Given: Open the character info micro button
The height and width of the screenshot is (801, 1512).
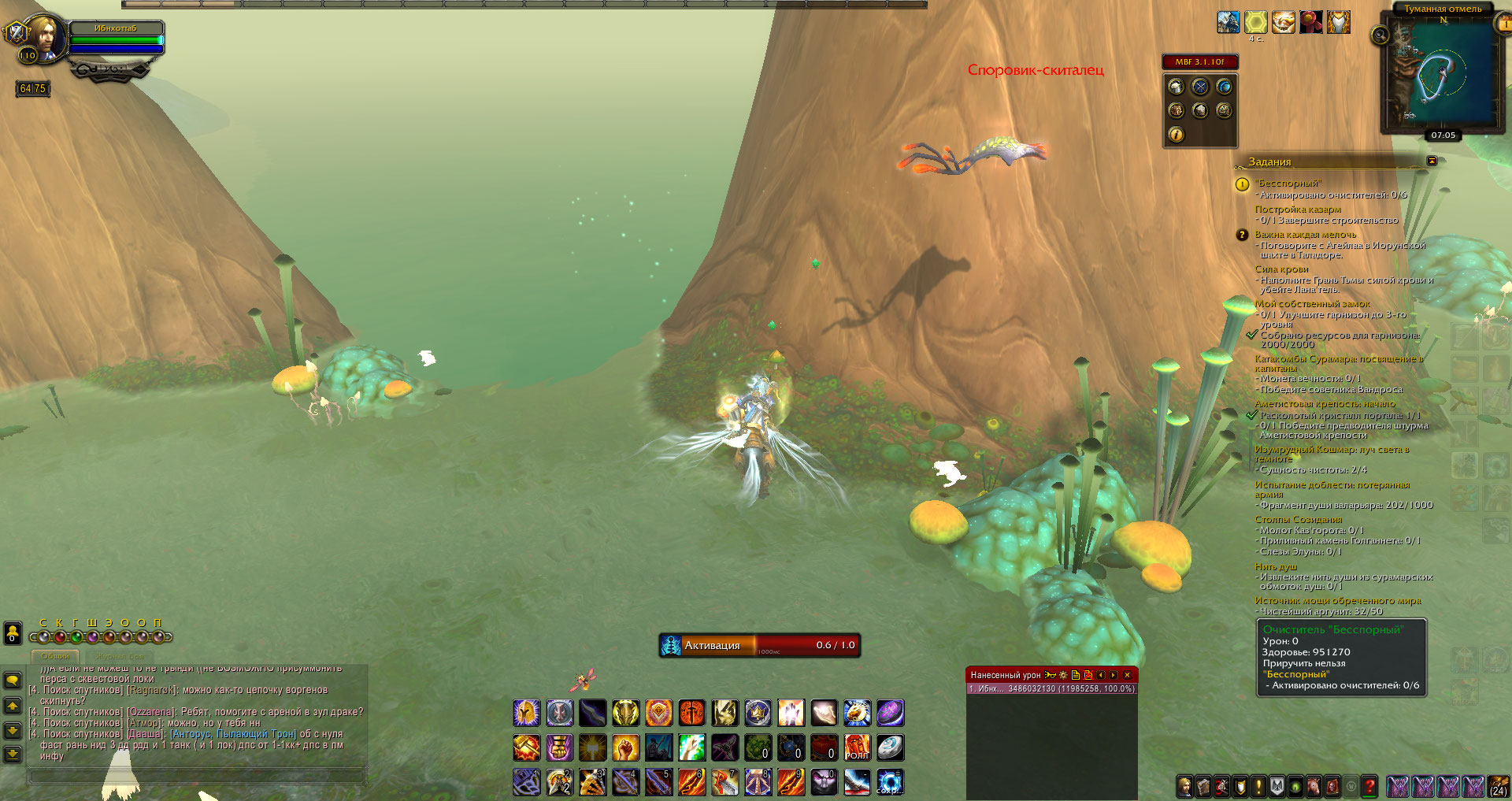Looking at the screenshot, I should (1184, 786).
